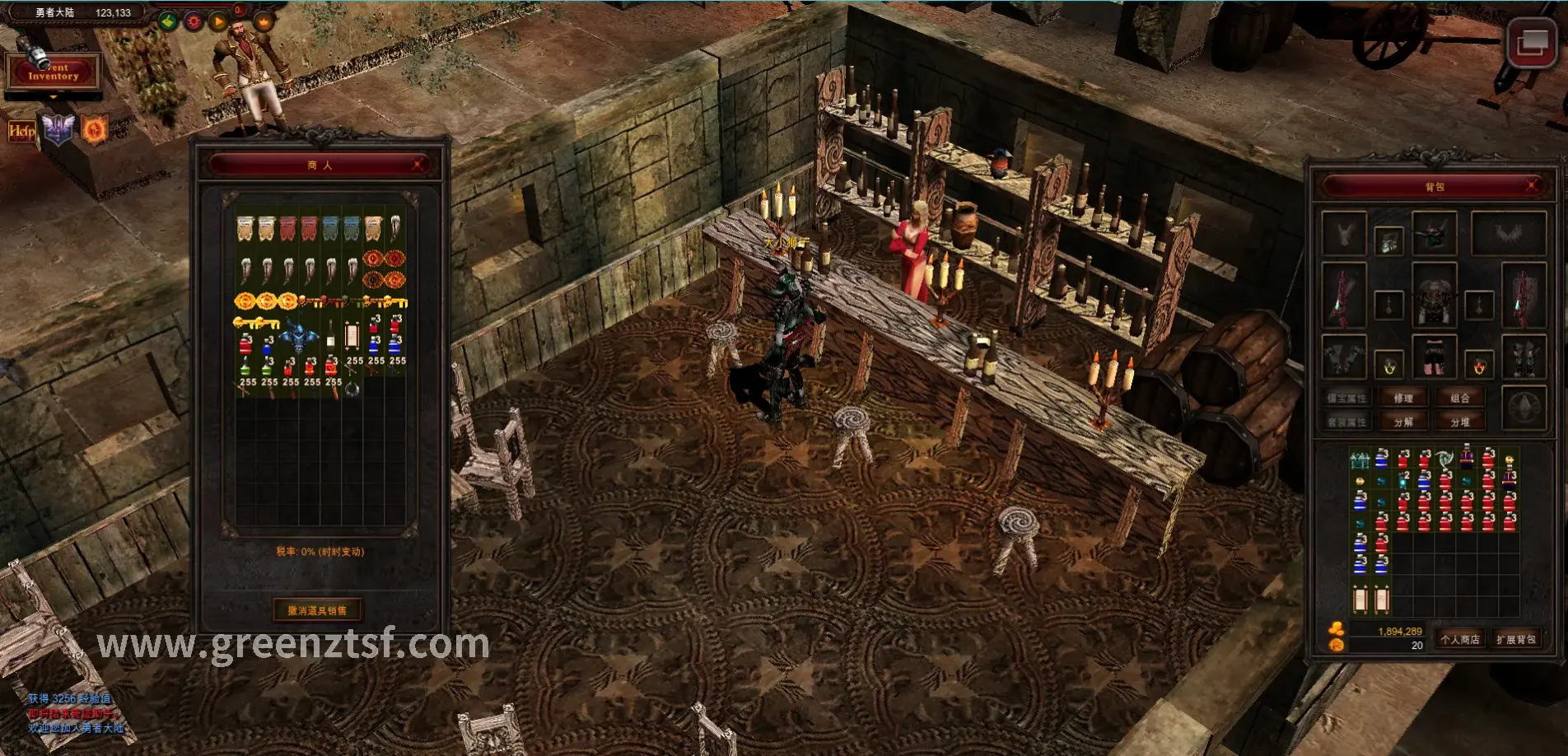Click the winged shield icon
This screenshot has height=756, width=1568.
click(58, 130)
